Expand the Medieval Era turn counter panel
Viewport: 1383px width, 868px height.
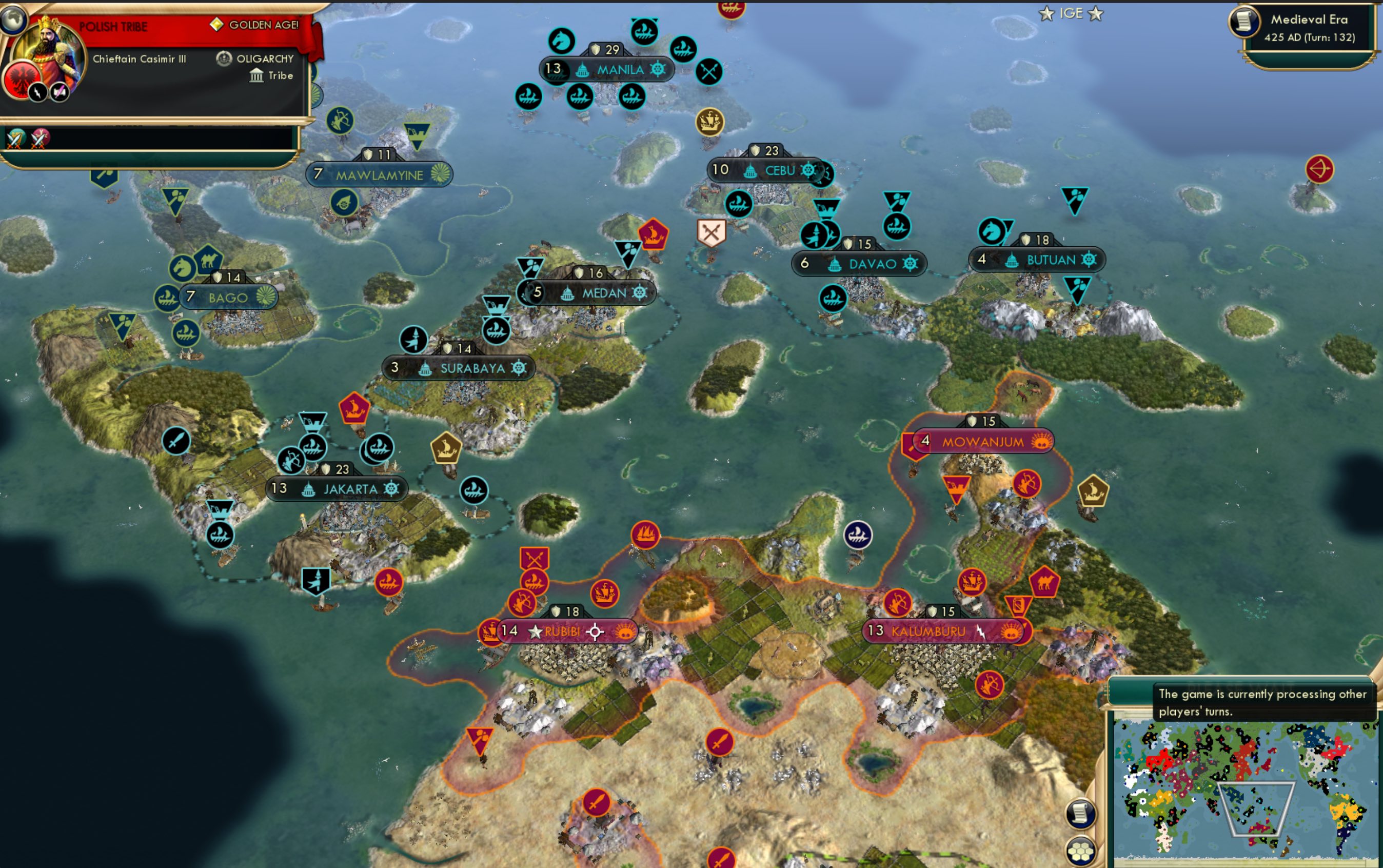click(1309, 26)
